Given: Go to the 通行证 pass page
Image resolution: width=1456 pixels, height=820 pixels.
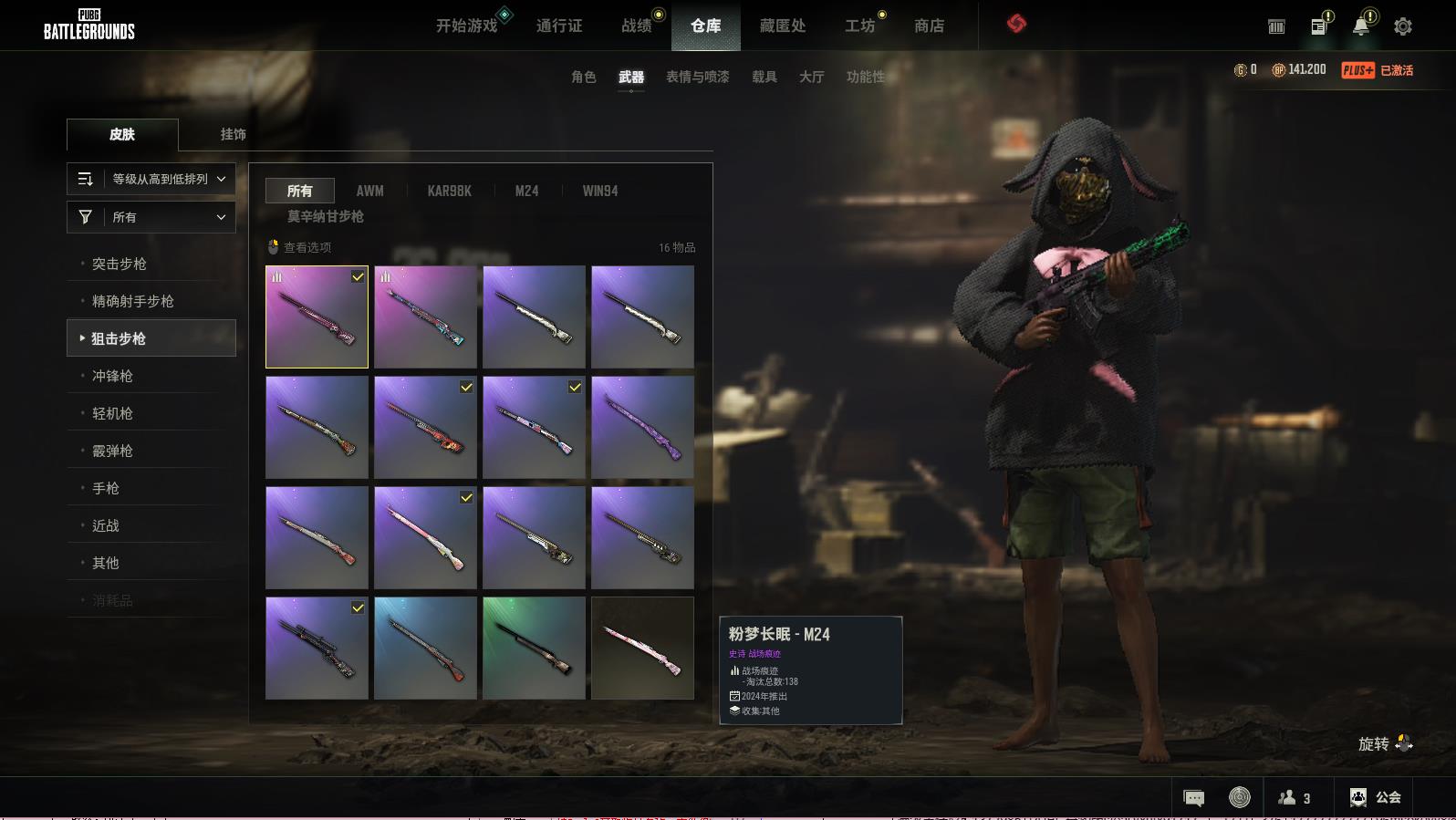Looking at the screenshot, I should 559,26.
